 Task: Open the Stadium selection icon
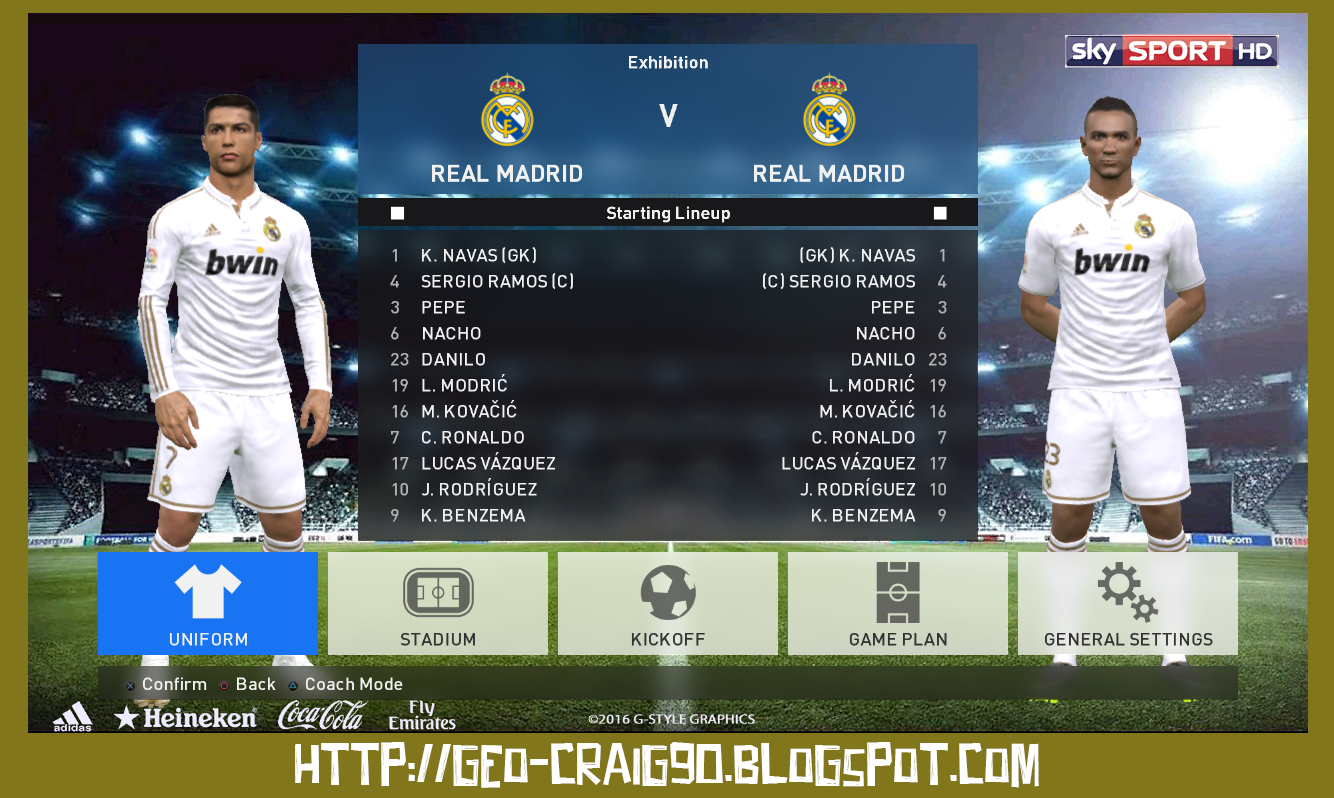pyautogui.click(x=437, y=590)
